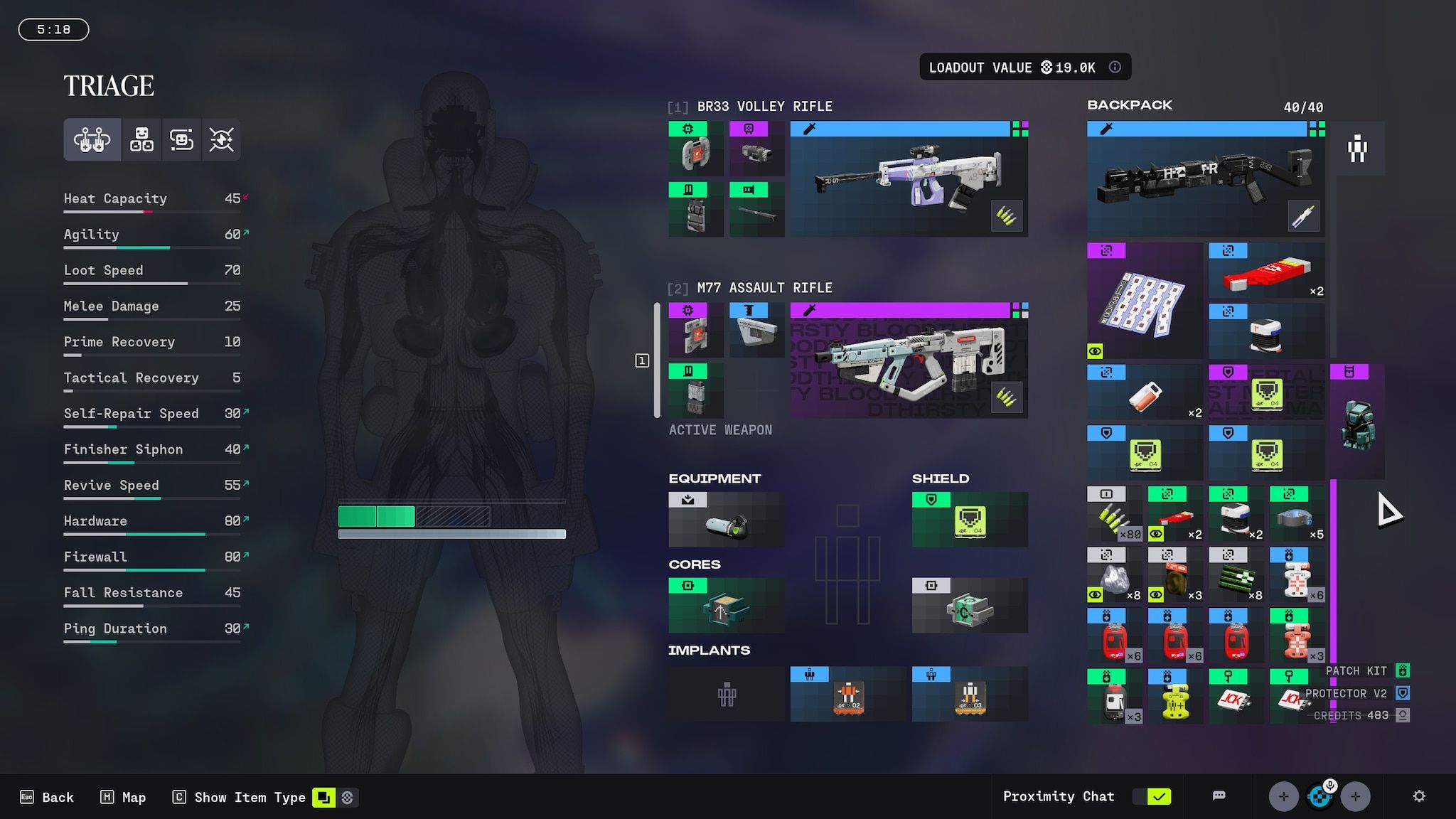
Task: Select the ammo stack of 80
Action: (1114, 515)
